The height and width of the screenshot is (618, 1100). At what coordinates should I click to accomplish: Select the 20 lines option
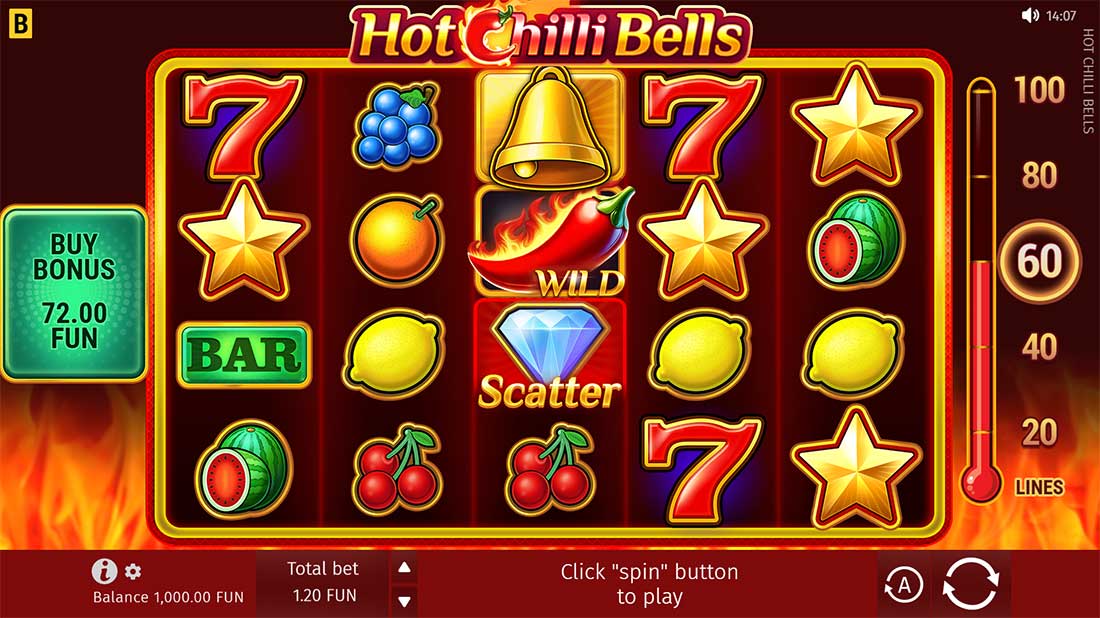(1039, 433)
